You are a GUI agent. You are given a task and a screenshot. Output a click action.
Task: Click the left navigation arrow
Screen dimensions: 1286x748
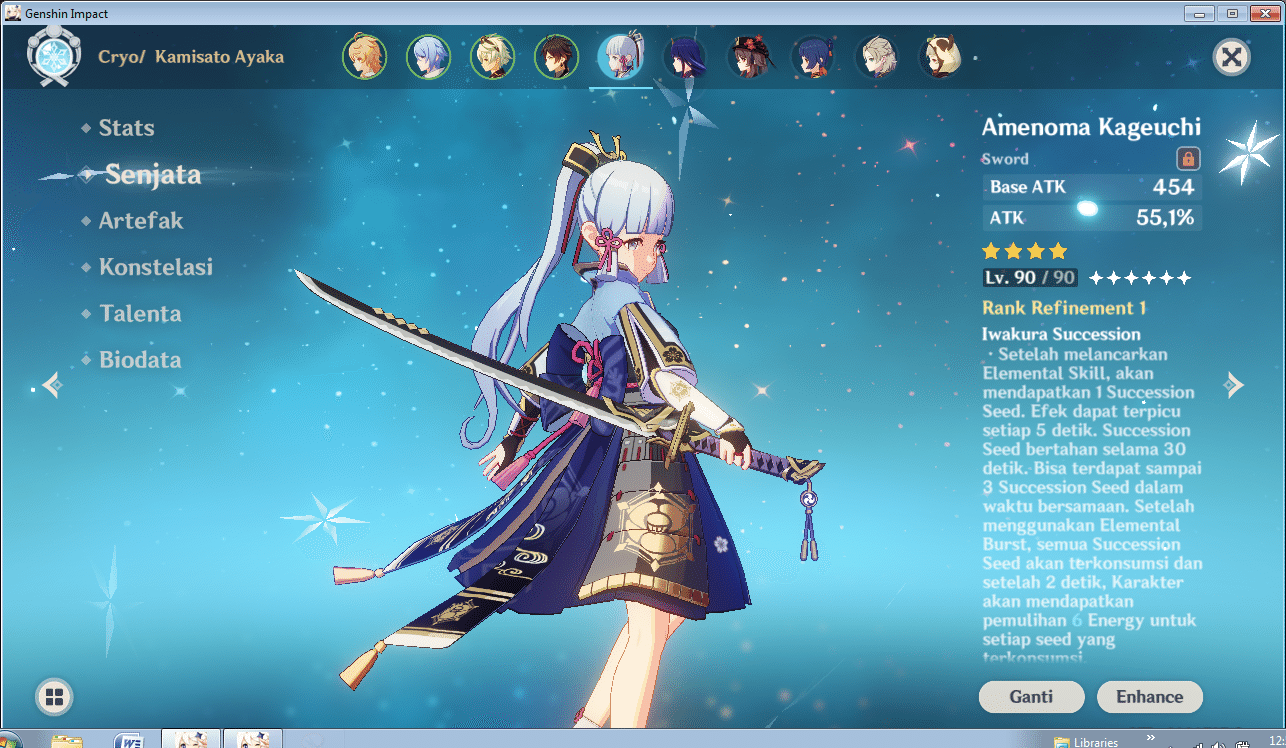51,384
